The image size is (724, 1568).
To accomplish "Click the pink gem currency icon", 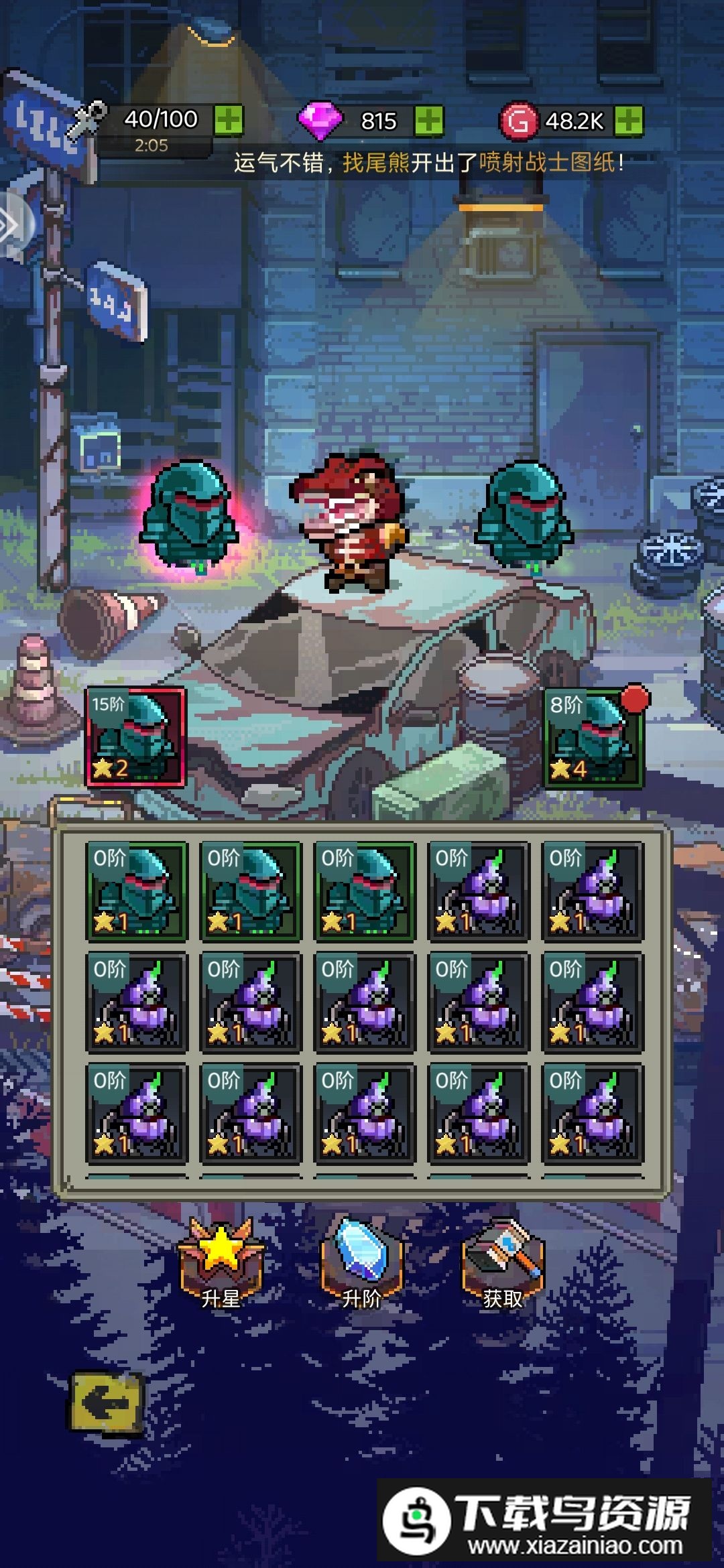I will pyautogui.click(x=320, y=121).
